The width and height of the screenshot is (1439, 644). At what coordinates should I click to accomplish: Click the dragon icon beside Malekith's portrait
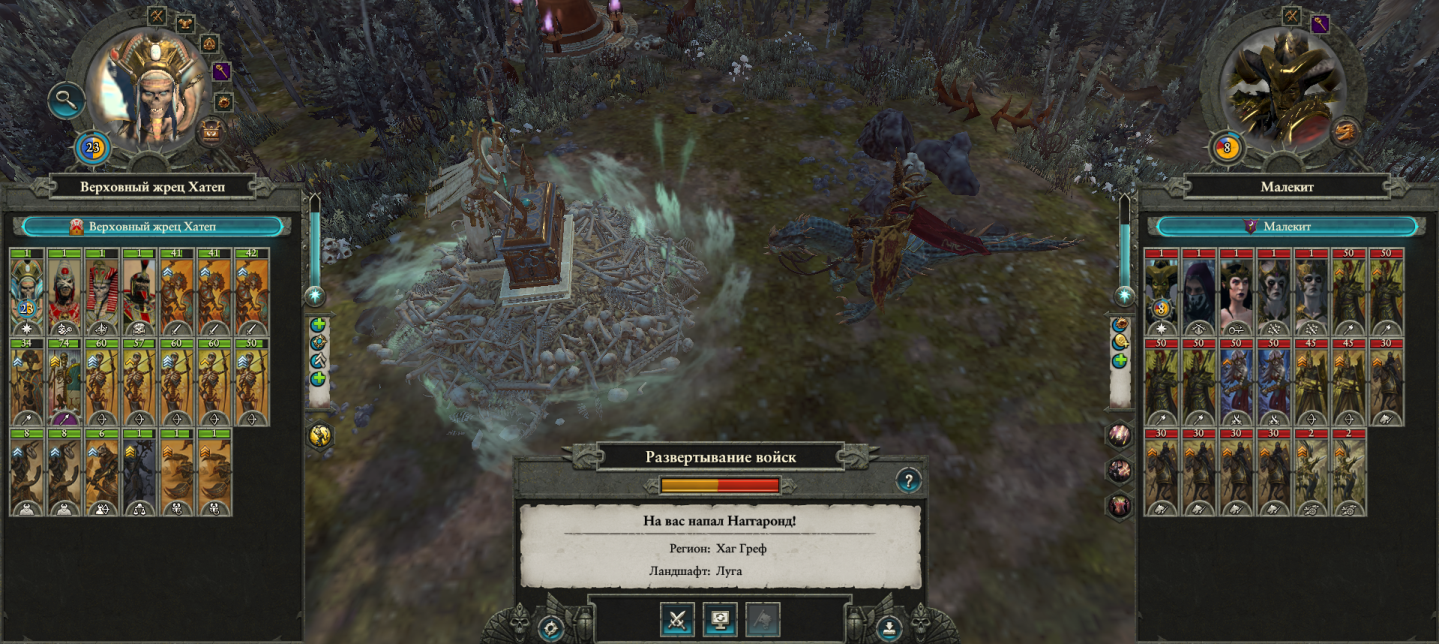[x=1347, y=130]
